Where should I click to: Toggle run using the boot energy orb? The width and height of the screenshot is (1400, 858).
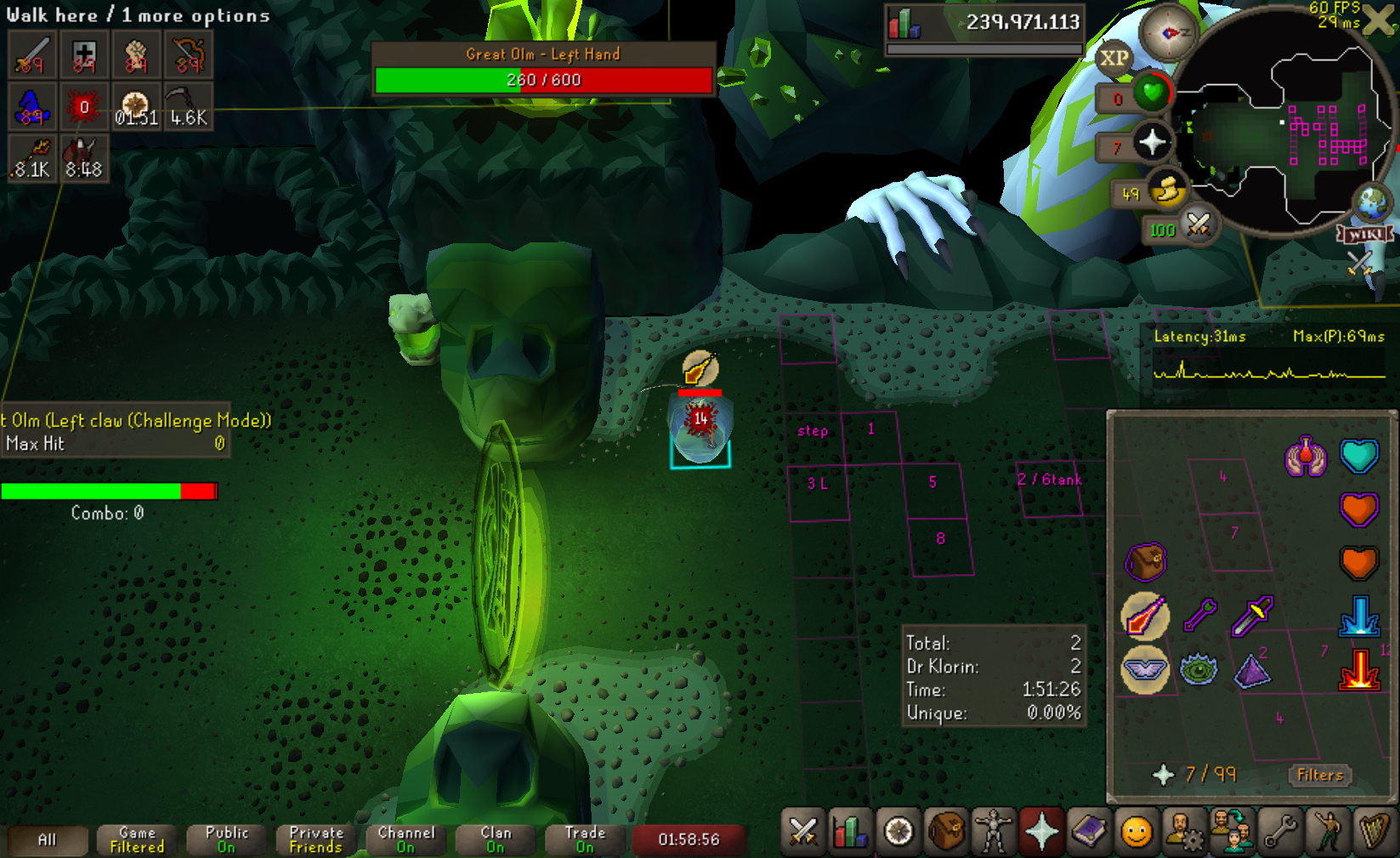(x=1167, y=190)
